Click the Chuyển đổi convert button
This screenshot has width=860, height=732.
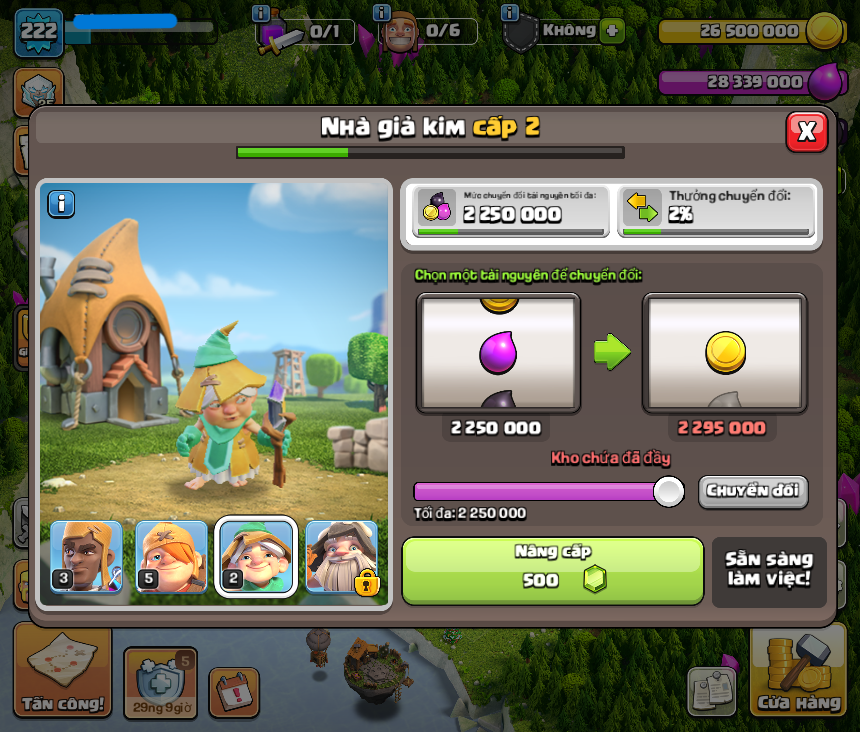[x=753, y=491]
